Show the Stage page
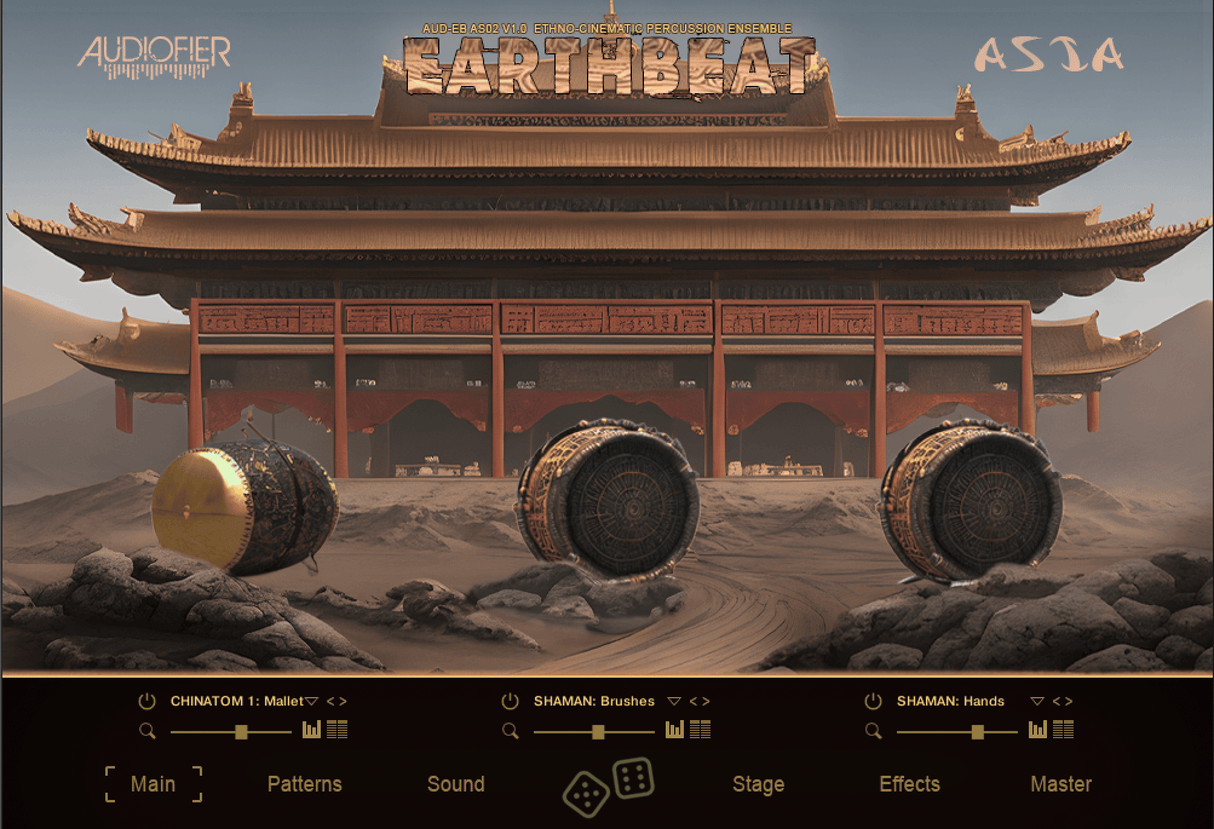 [x=758, y=784]
